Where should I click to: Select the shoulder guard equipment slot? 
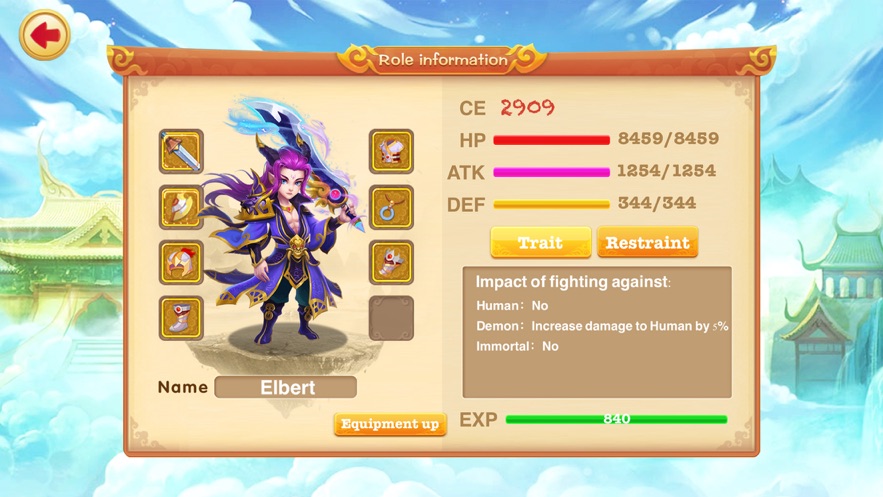tap(181, 207)
